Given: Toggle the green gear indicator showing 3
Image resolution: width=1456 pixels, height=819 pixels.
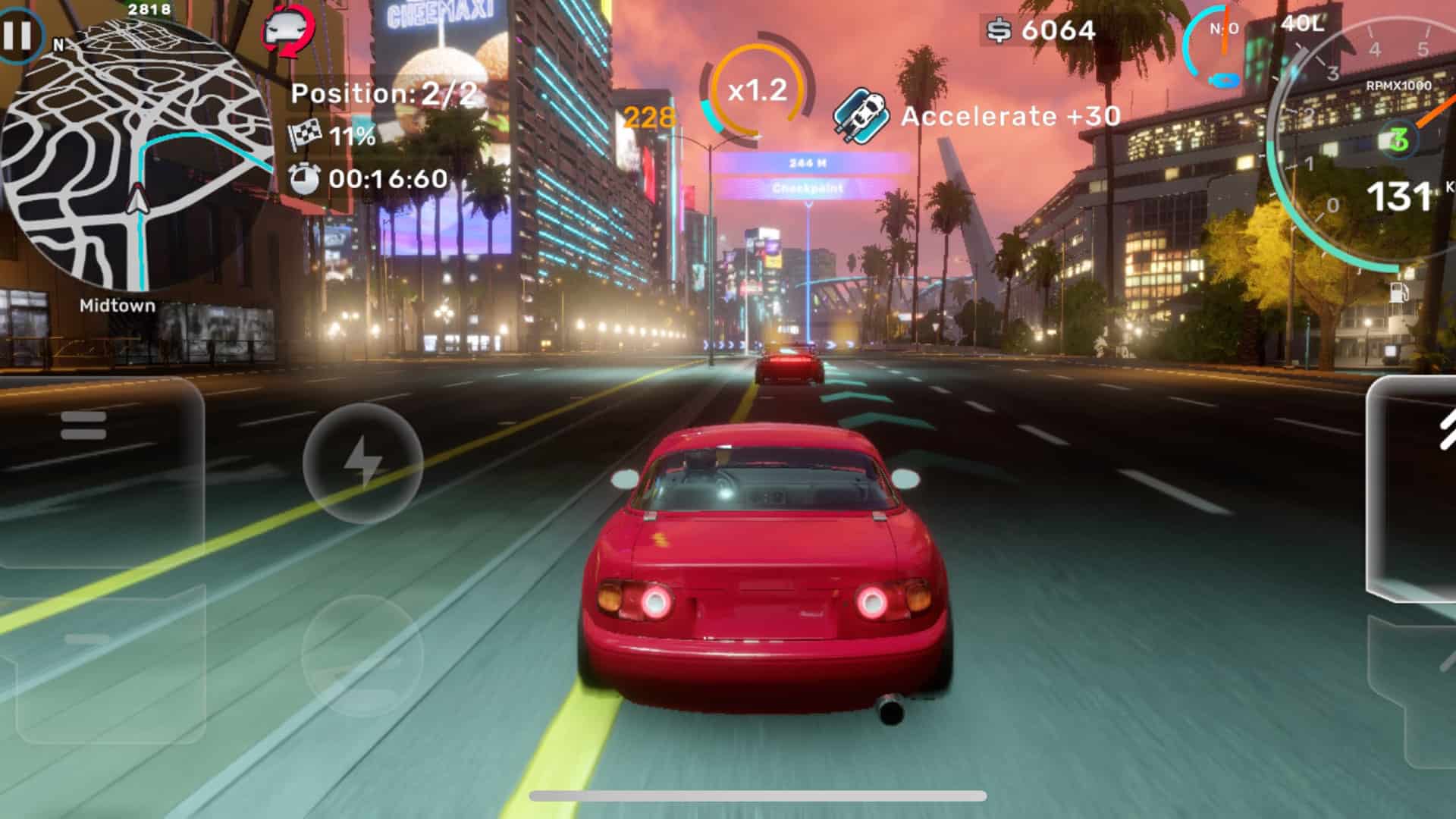Looking at the screenshot, I should pos(1400,139).
